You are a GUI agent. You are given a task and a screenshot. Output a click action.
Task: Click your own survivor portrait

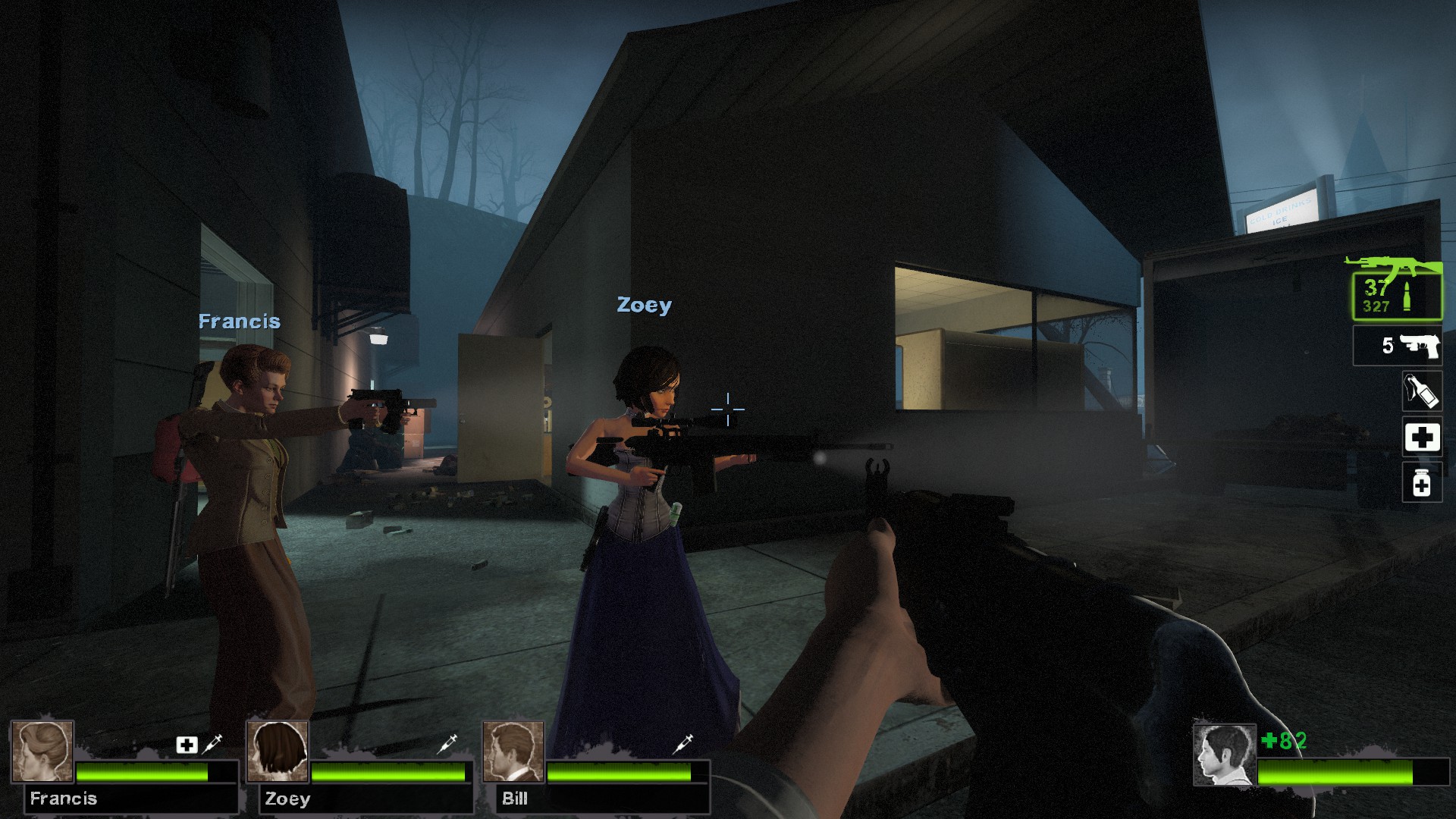point(1224,755)
